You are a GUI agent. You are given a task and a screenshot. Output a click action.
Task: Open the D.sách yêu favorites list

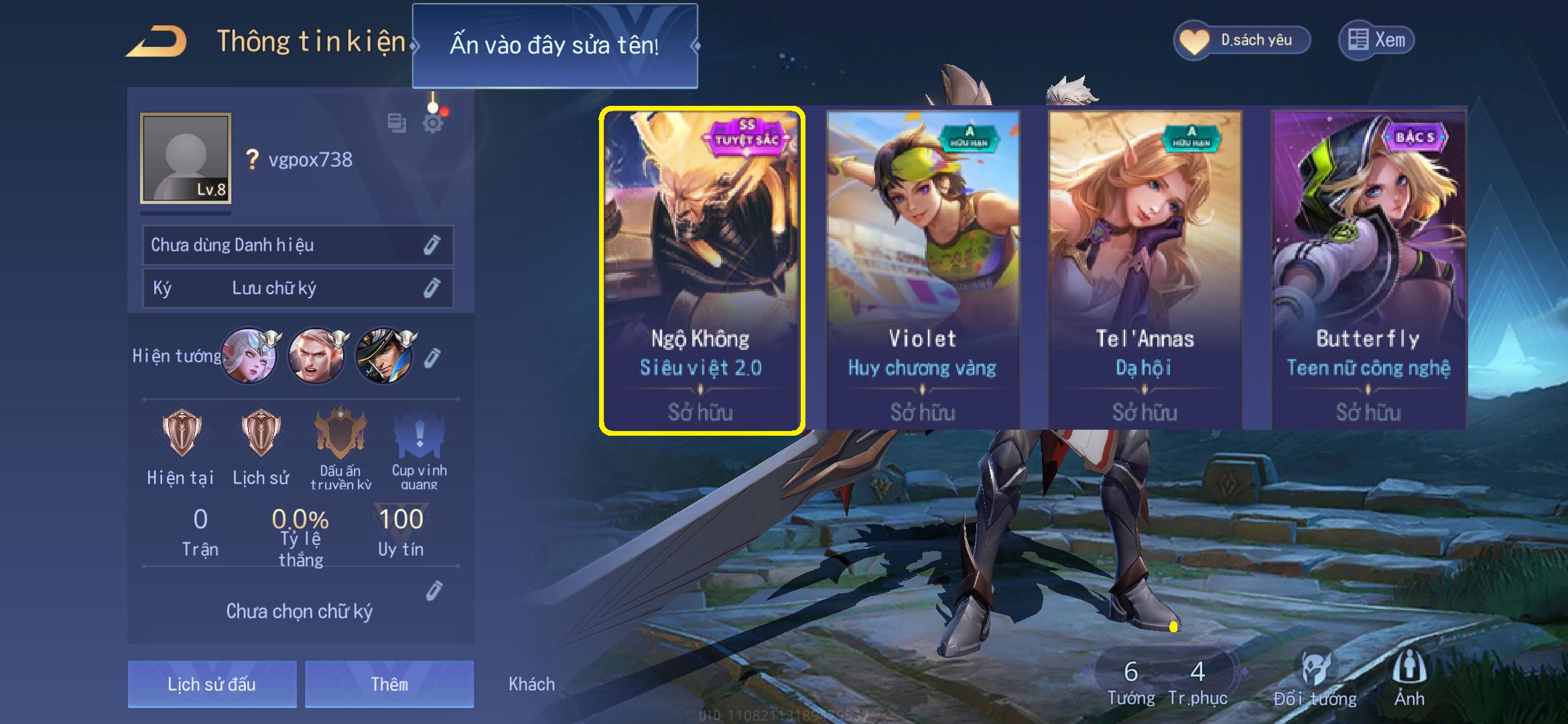(x=1242, y=40)
